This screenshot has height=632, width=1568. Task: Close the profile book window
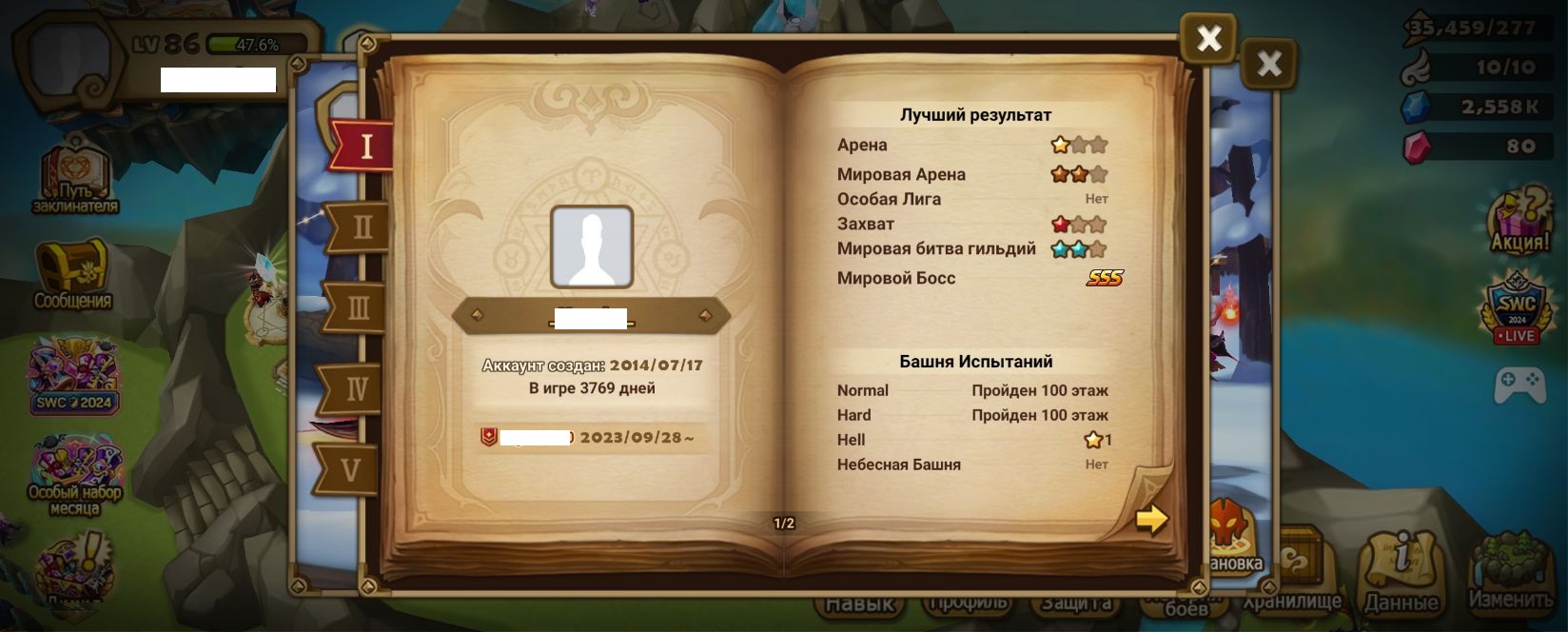point(1208,39)
